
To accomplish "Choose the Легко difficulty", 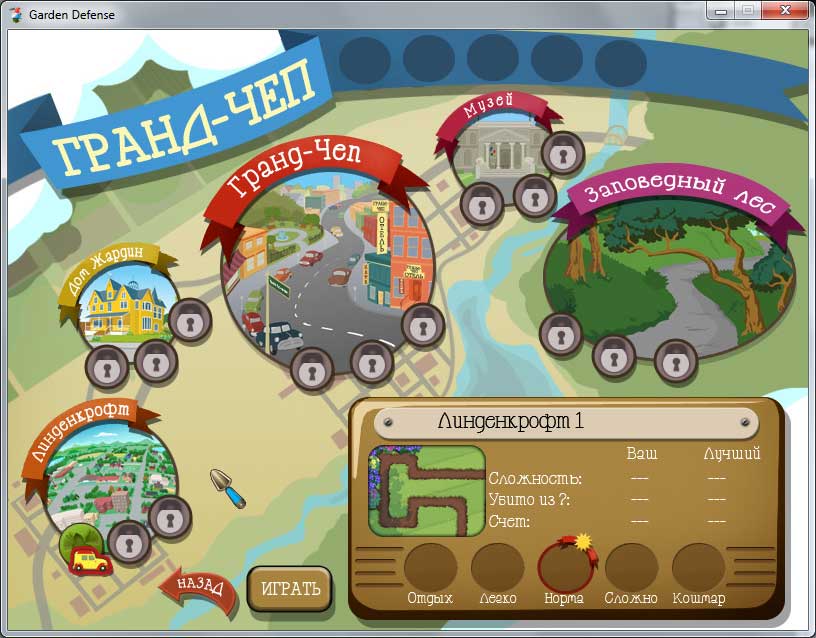I will pyautogui.click(x=497, y=567).
